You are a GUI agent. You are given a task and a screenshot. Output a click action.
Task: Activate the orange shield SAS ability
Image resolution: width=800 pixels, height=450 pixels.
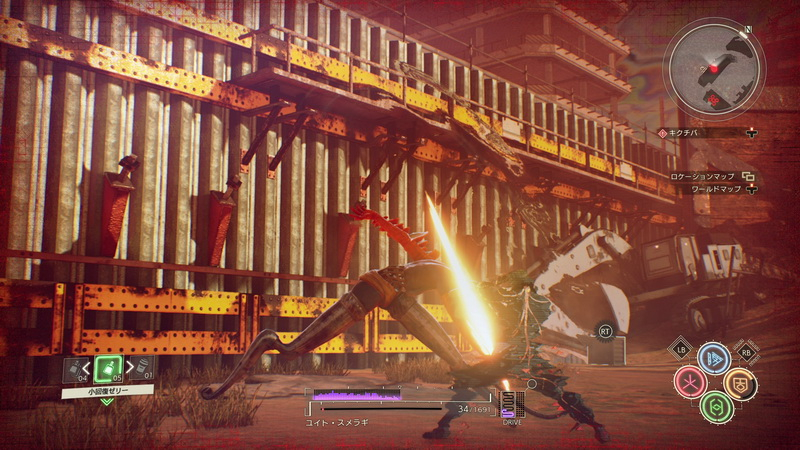(x=739, y=382)
